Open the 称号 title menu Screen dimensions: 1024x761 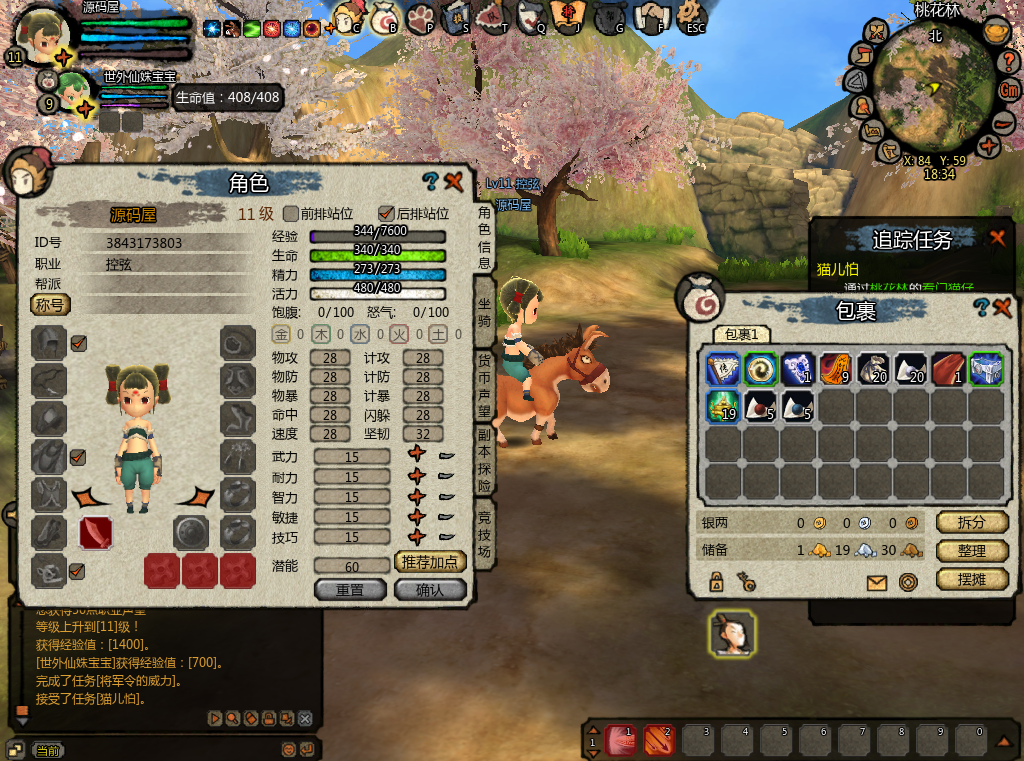pyautogui.click(x=50, y=304)
